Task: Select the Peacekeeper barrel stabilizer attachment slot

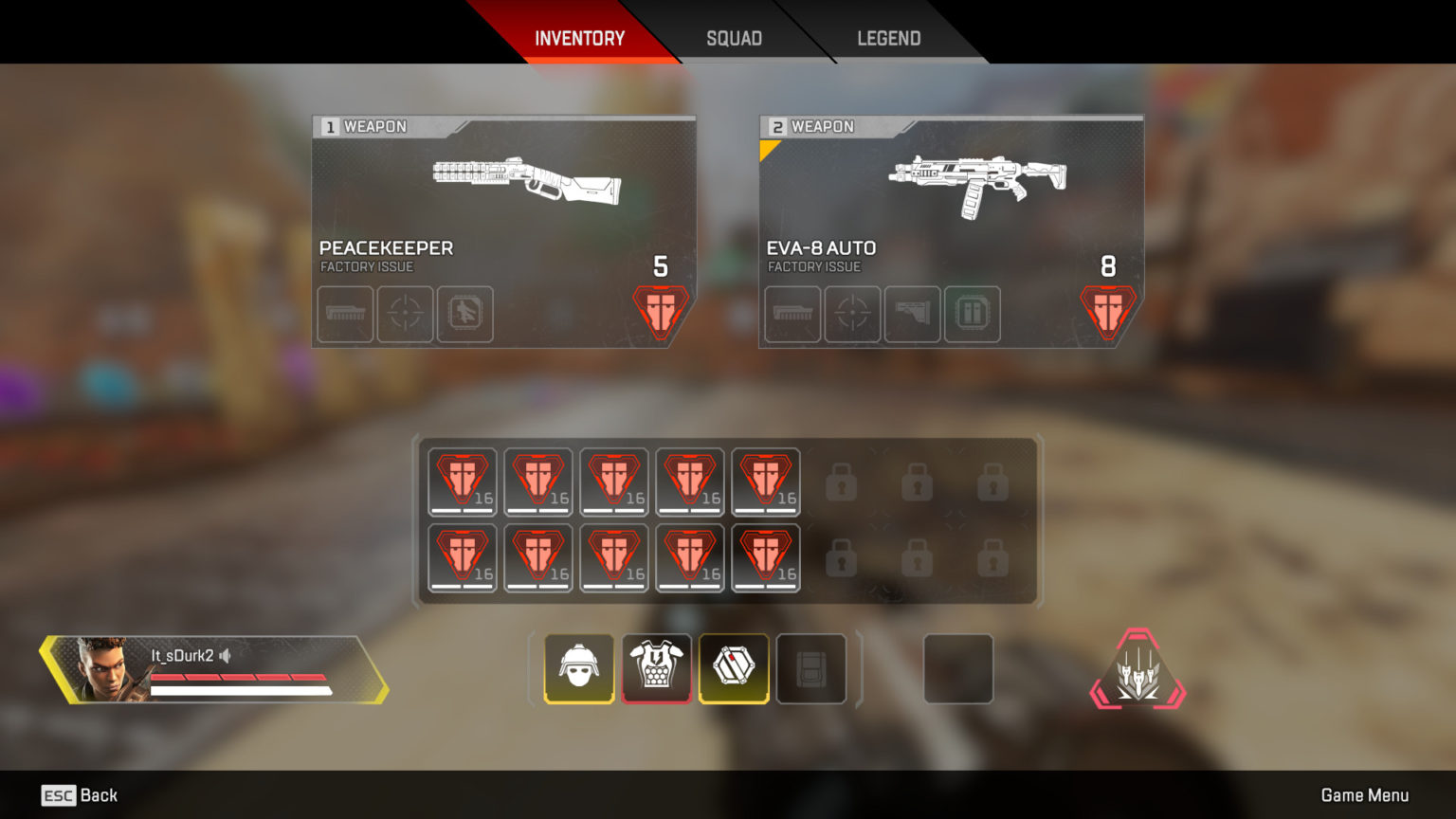Action: pyautogui.click(x=344, y=315)
